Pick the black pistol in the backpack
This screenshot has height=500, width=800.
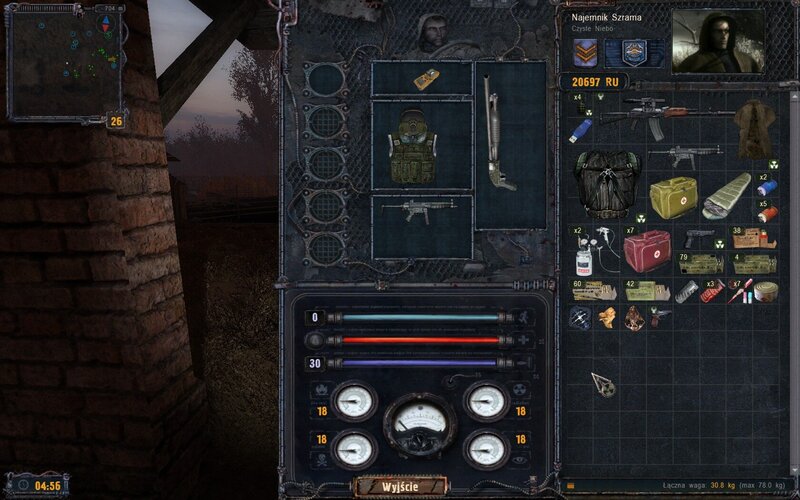click(x=700, y=238)
